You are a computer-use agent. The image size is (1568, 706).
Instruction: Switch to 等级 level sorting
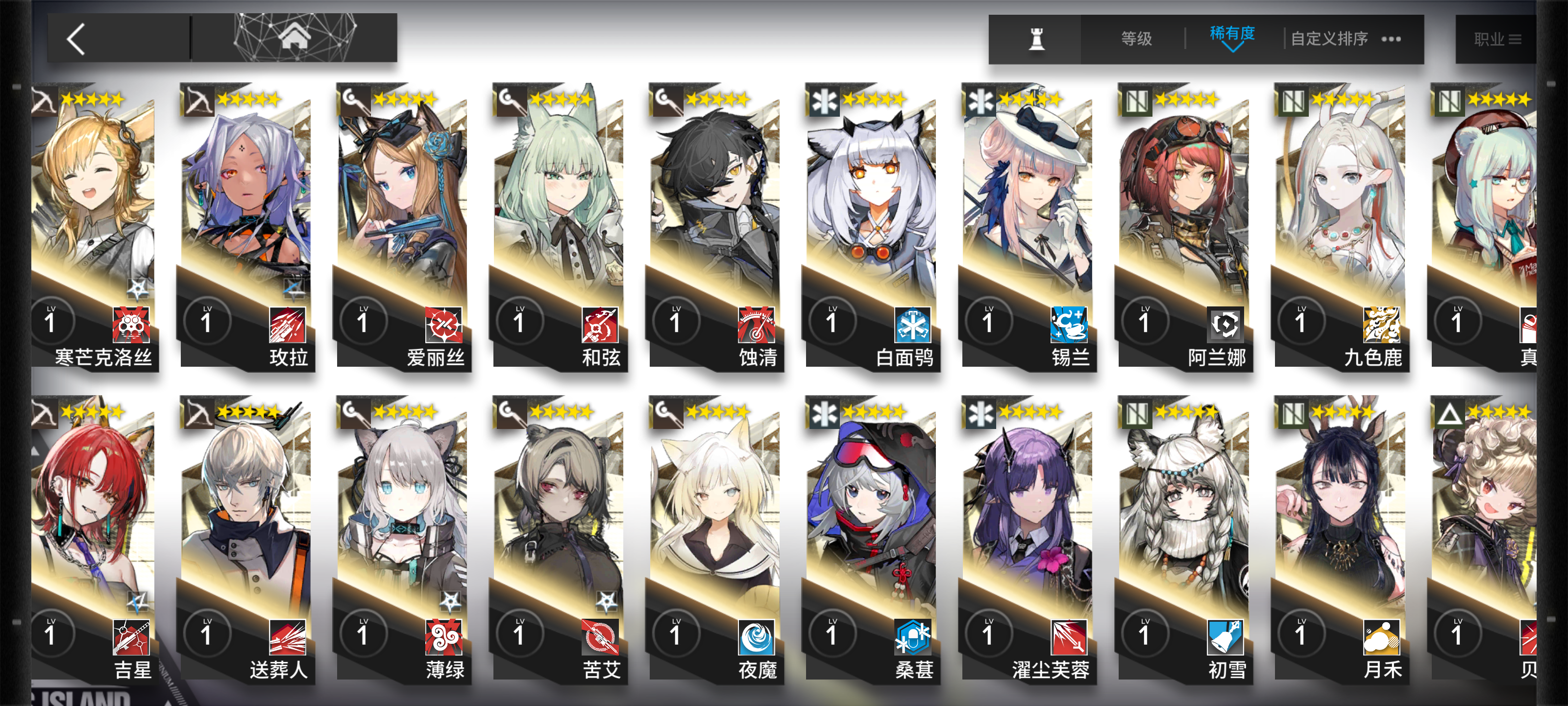1136,38
